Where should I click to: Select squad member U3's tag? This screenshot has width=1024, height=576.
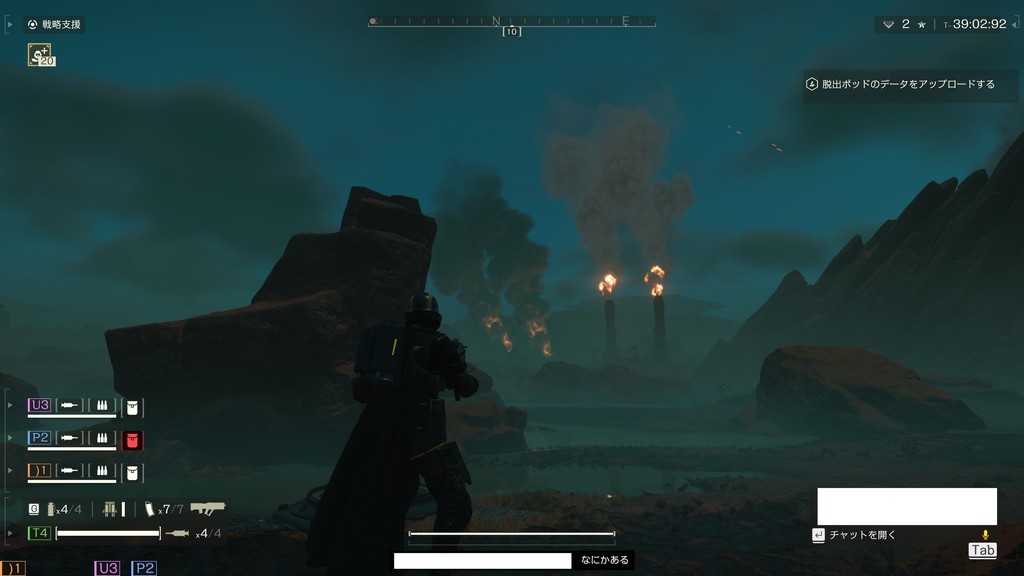pyautogui.click(x=40, y=405)
